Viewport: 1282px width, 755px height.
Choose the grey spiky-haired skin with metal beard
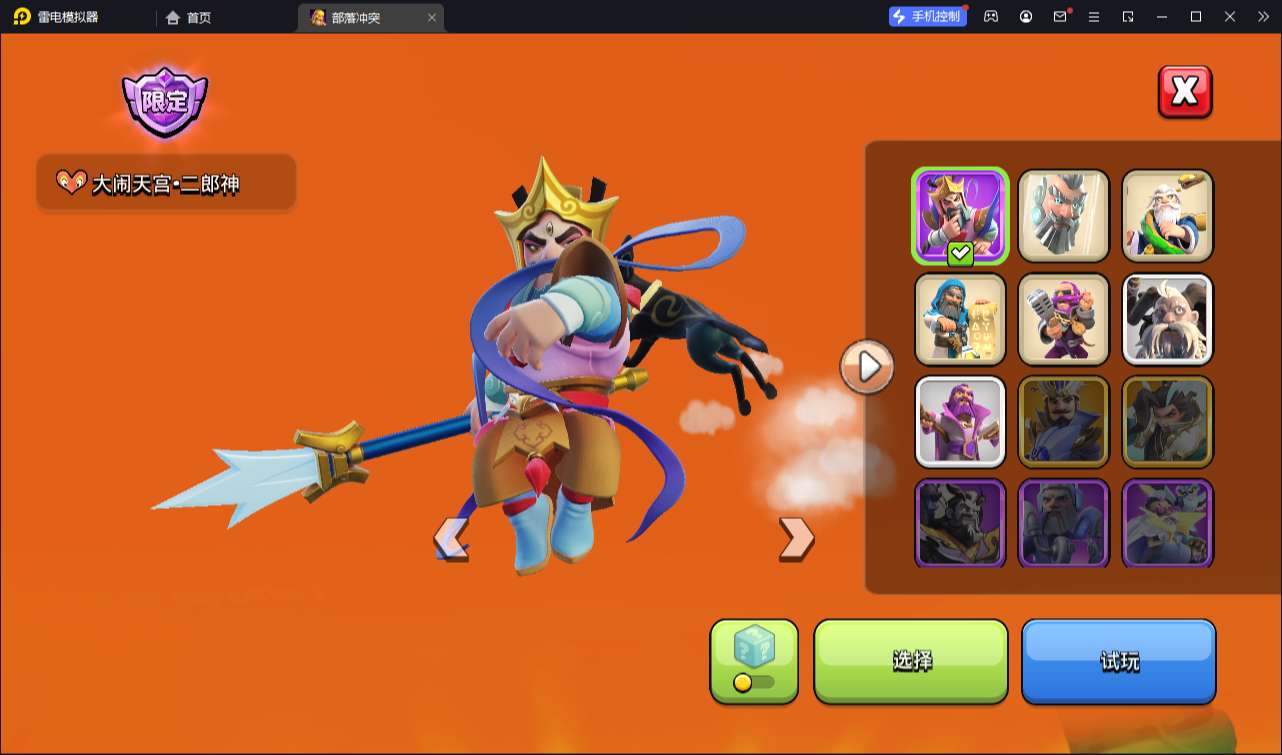(1064, 216)
